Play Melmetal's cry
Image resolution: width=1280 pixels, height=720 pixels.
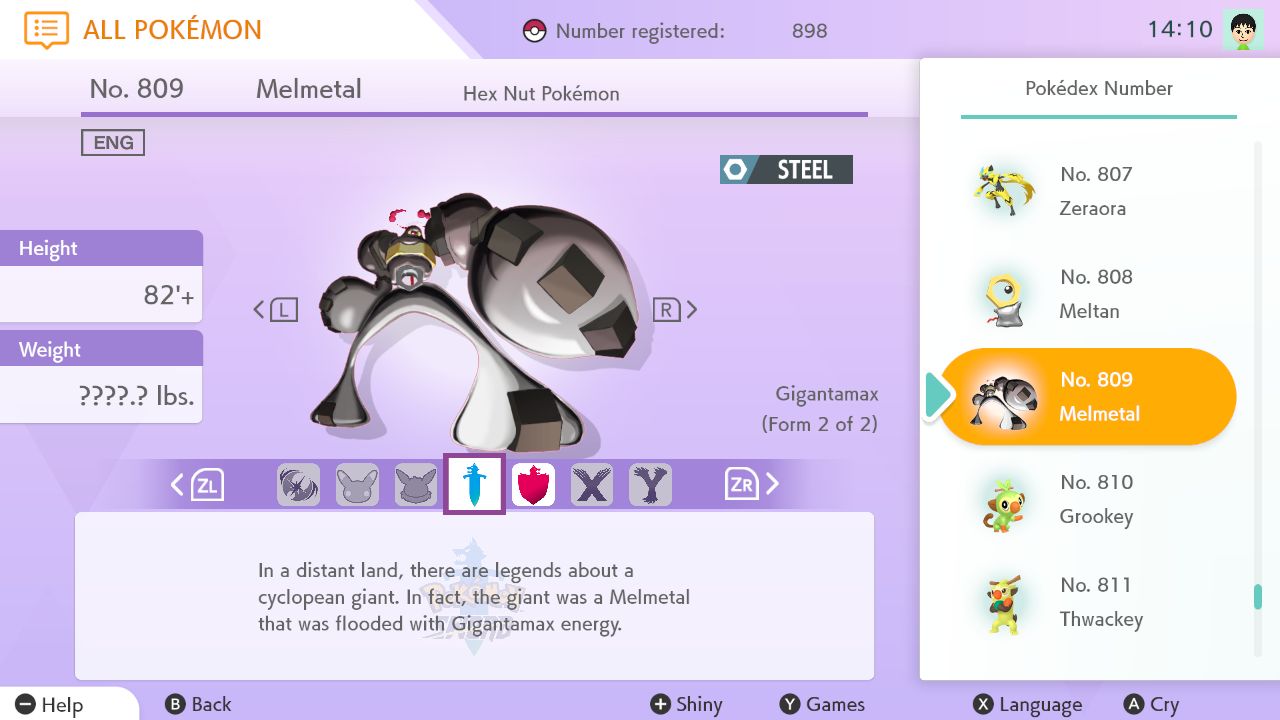click(x=1152, y=704)
